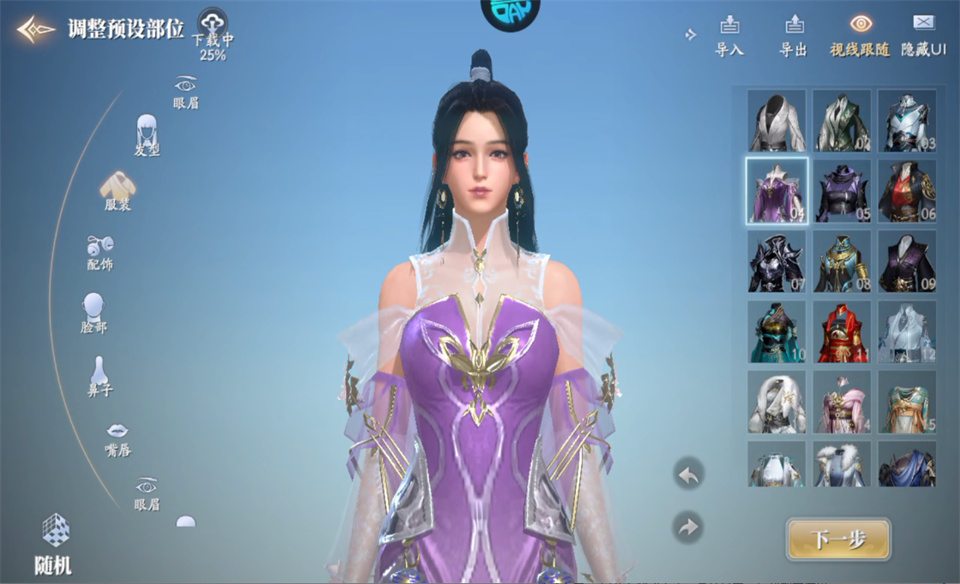The width and height of the screenshot is (960, 584).
Task: Select the 发型 hairstyle category
Action: coord(147,135)
